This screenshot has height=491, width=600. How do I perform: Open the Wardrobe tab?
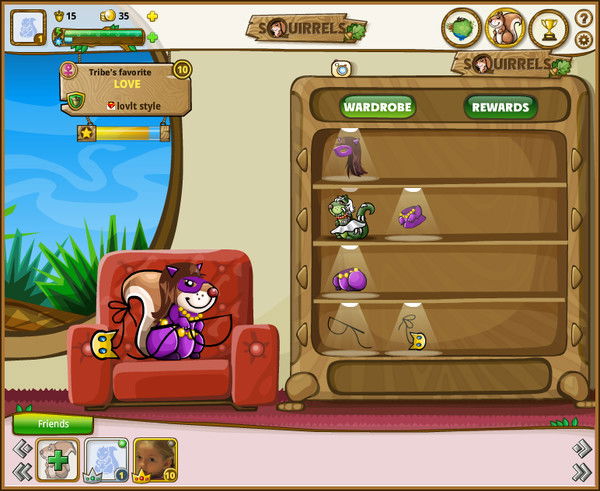379,106
